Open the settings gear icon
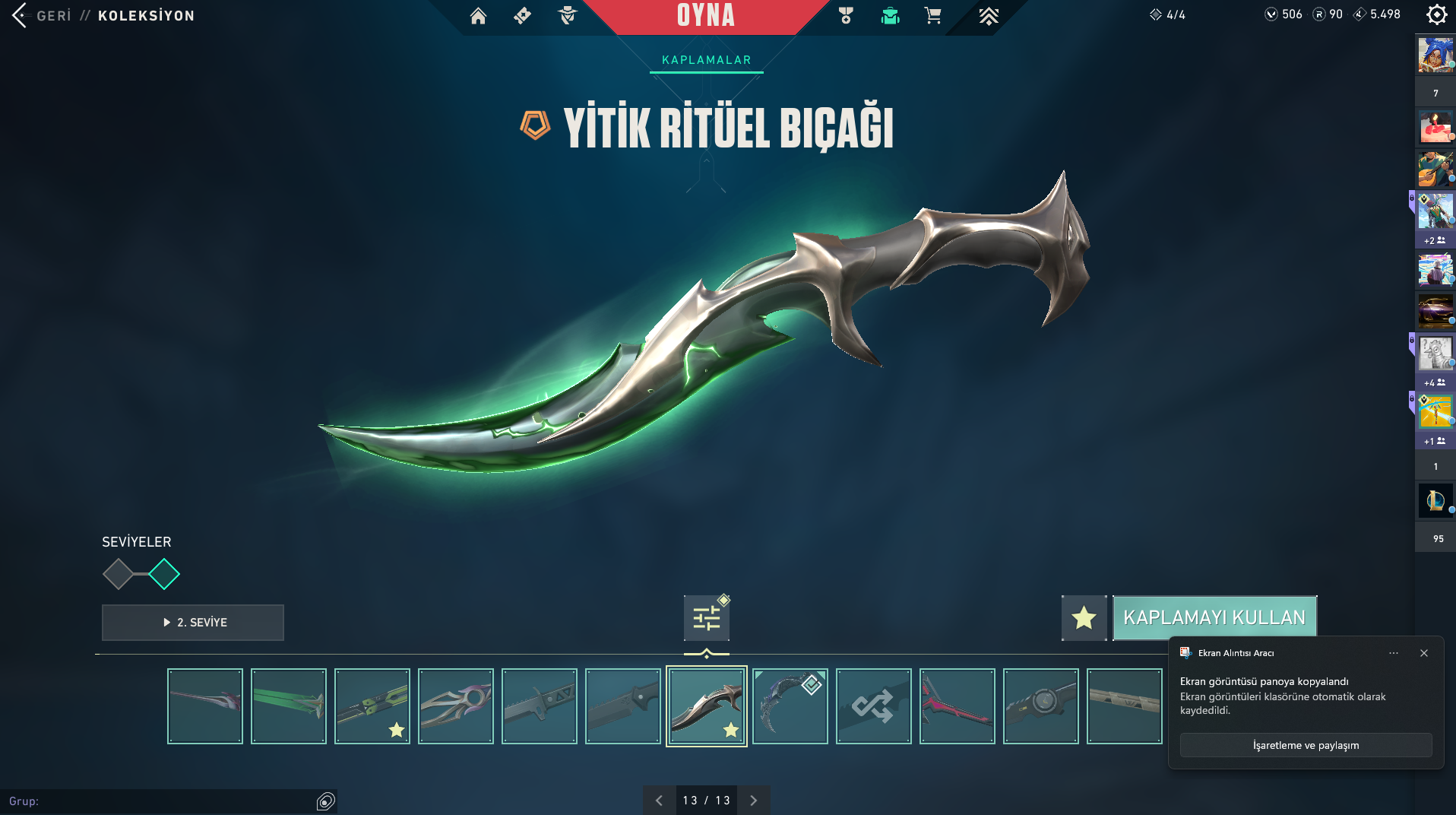The height and width of the screenshot is (815, 1456). (1435, 14)
